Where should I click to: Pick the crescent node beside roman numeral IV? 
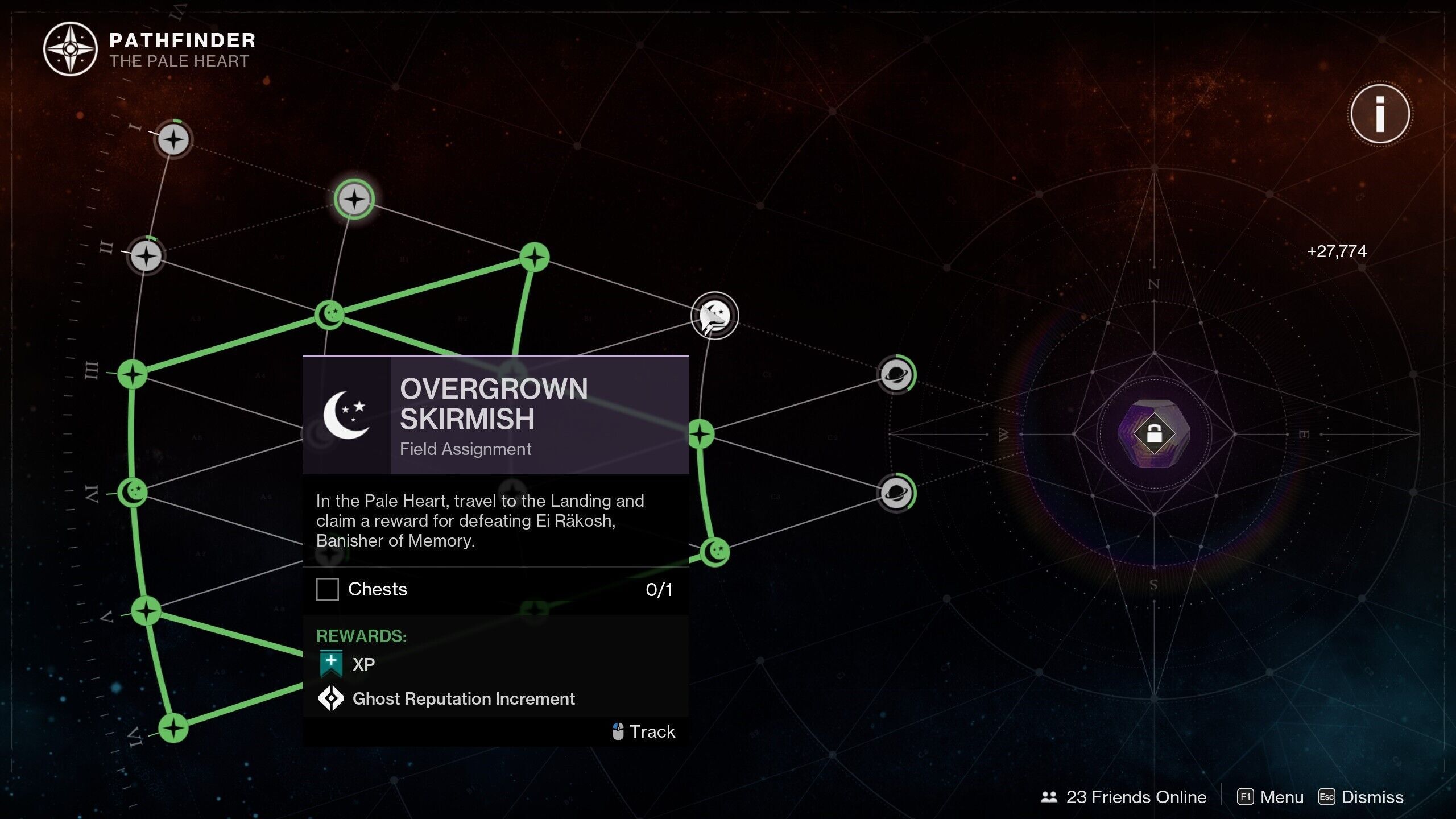click(134, 491)
